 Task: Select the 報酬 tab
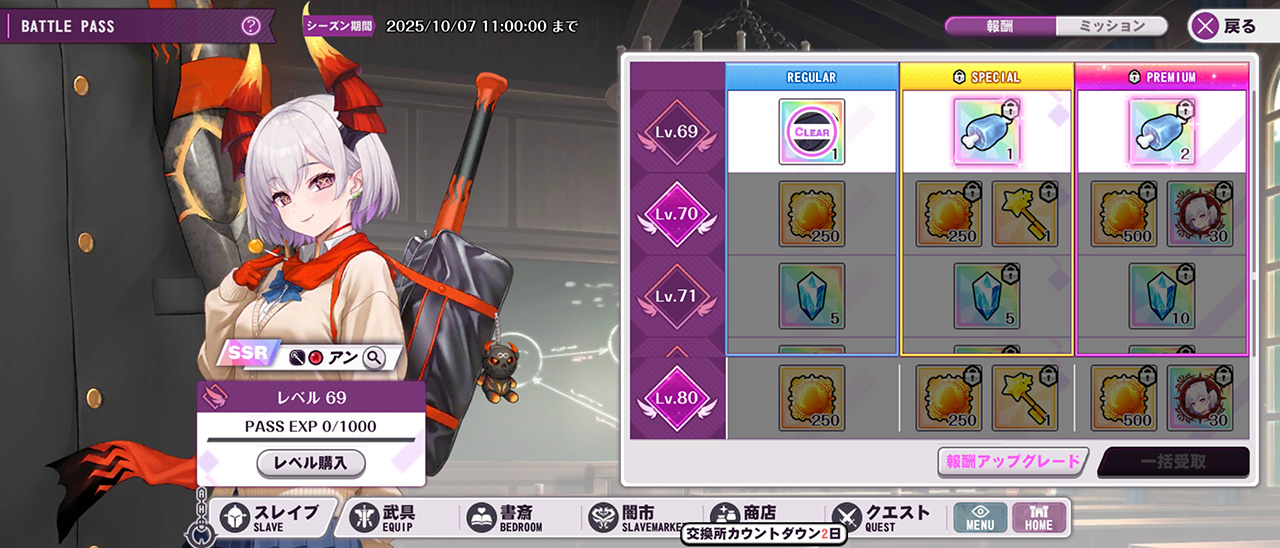tap(1000, 27)
